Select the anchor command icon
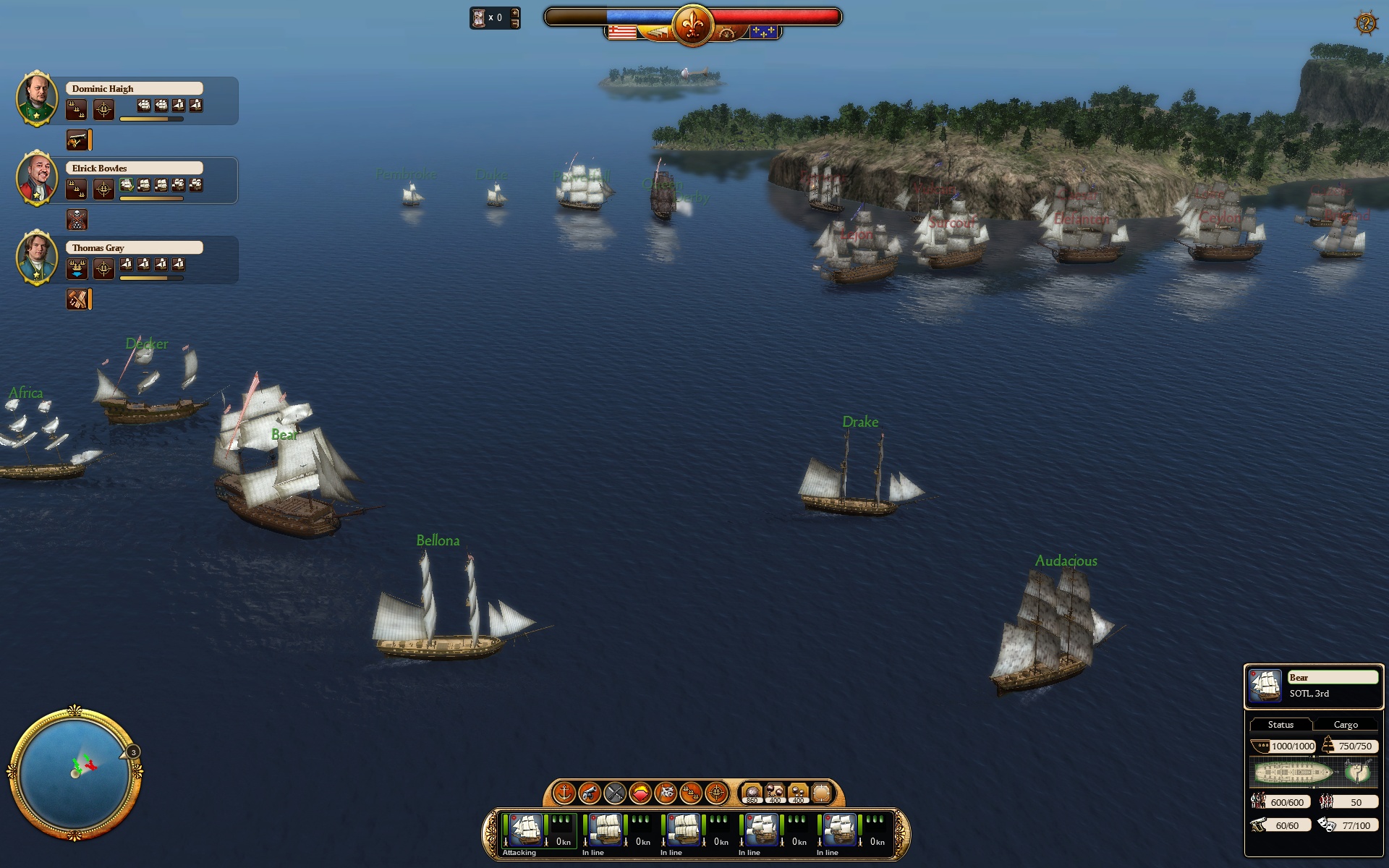Image resolution: width=1389 pixels, height=868 pixels. (x=564, y=793)
